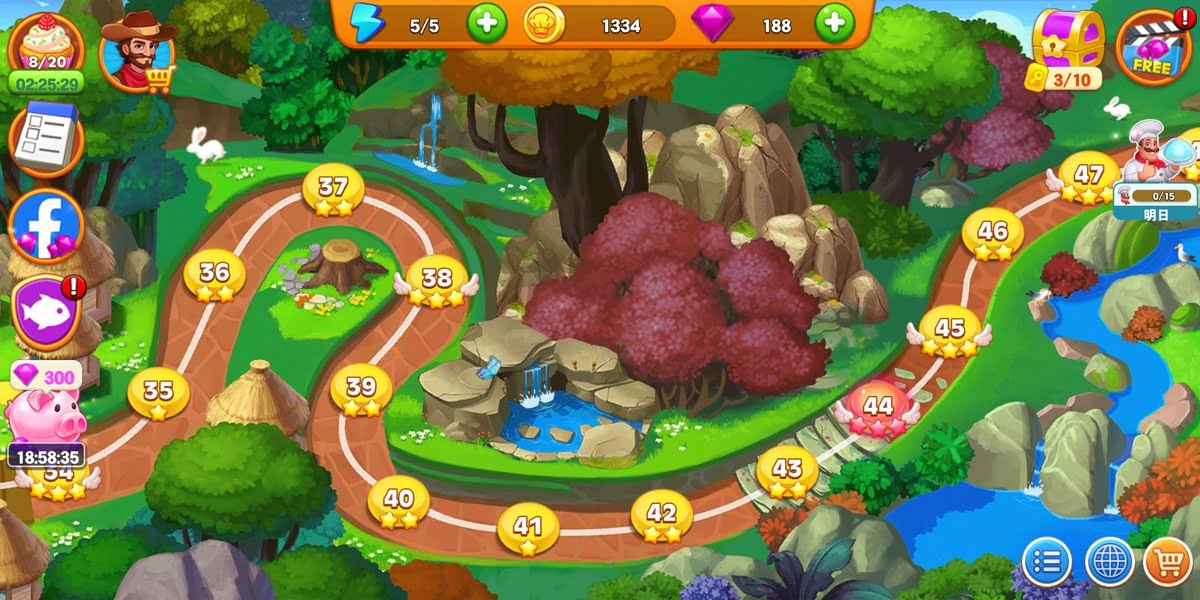Open the cowboy character shop
Image resolution: width=1200 pixels, height=600 pixels.
138,52
